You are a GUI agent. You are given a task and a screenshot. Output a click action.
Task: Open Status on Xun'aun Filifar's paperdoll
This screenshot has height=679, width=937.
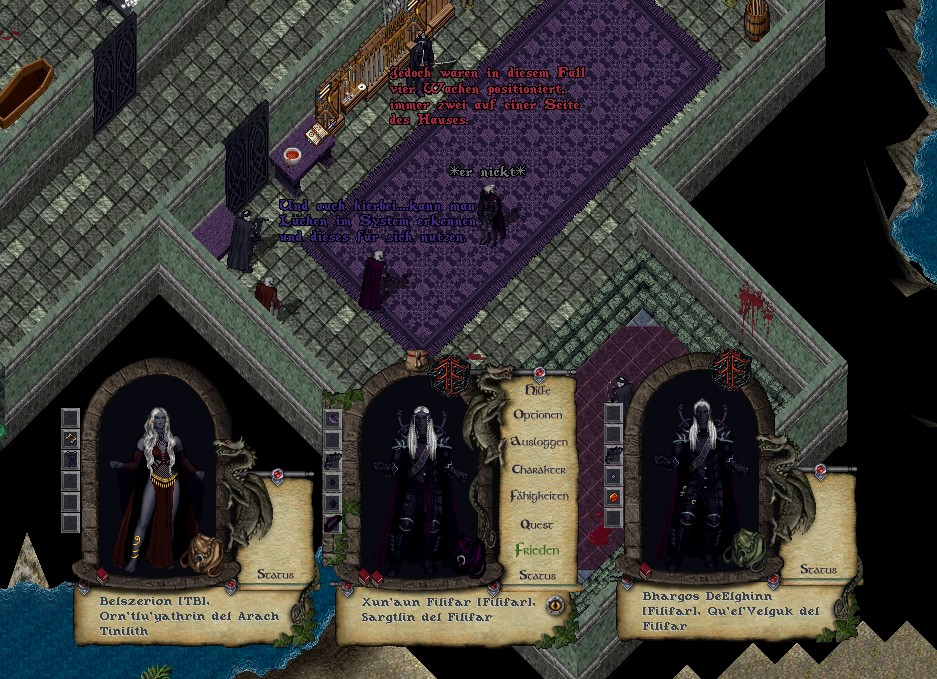point(537,576)
